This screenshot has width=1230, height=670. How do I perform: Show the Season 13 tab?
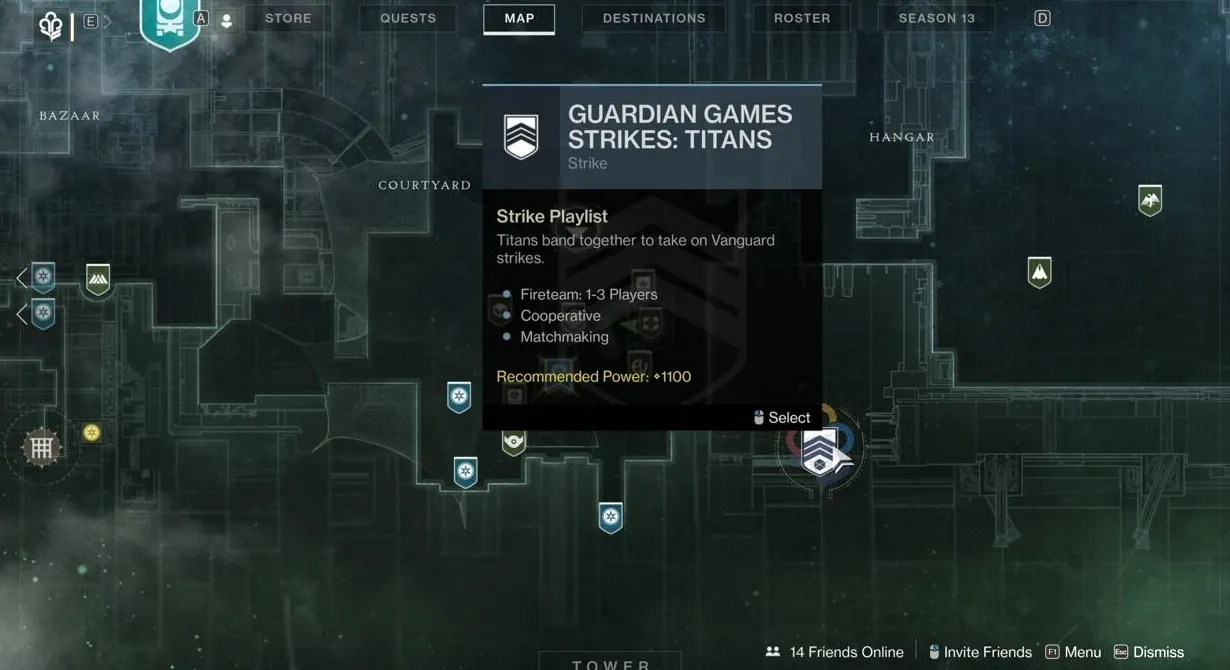coord(936,18)
